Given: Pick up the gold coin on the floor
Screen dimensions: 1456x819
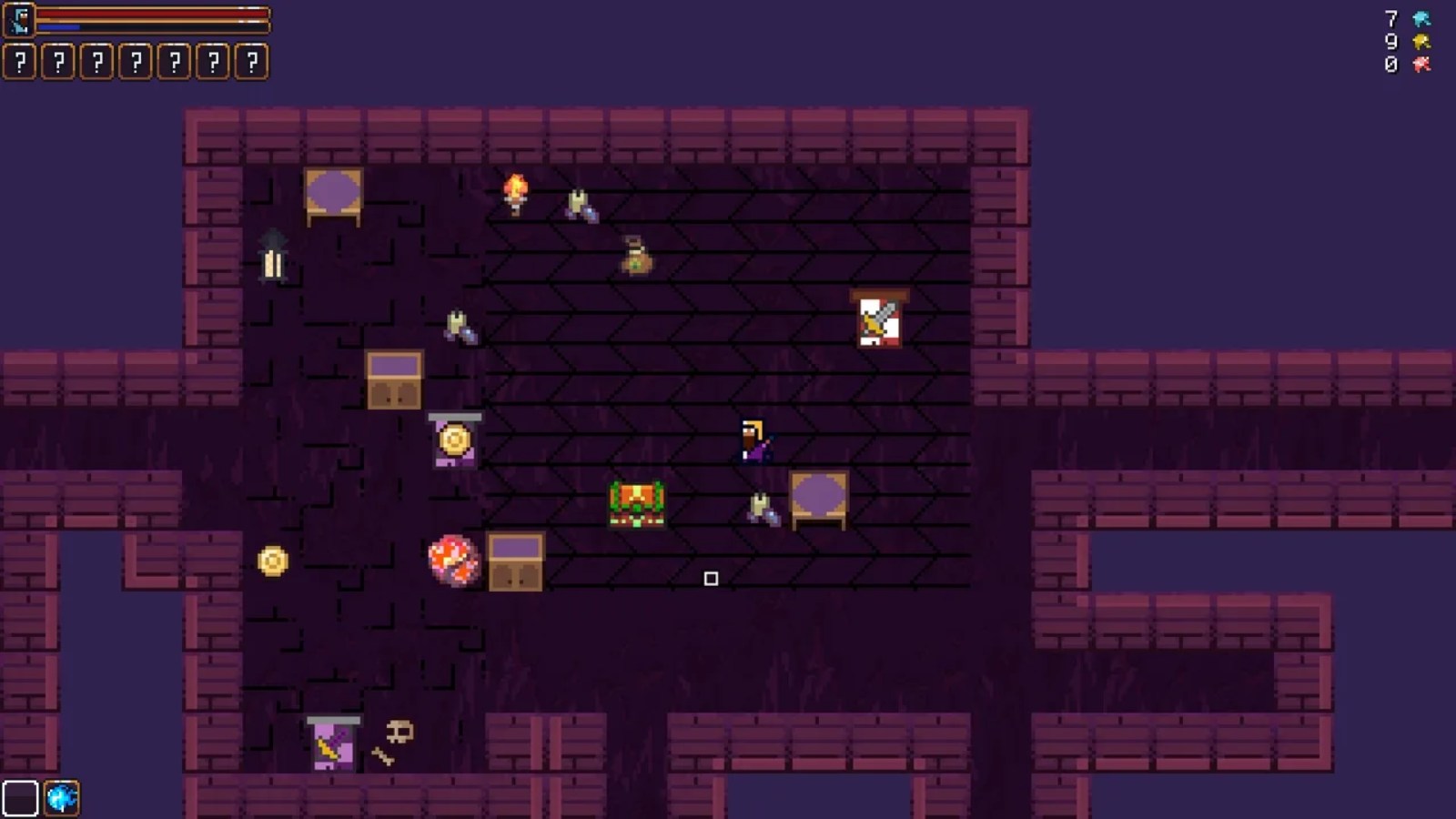Looking at the screenshot, I should click(270, 561).
